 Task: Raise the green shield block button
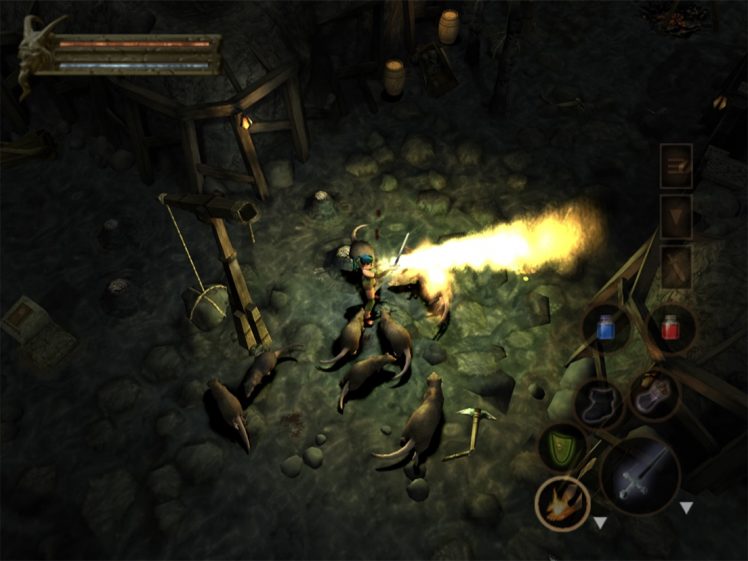point(563,446)
